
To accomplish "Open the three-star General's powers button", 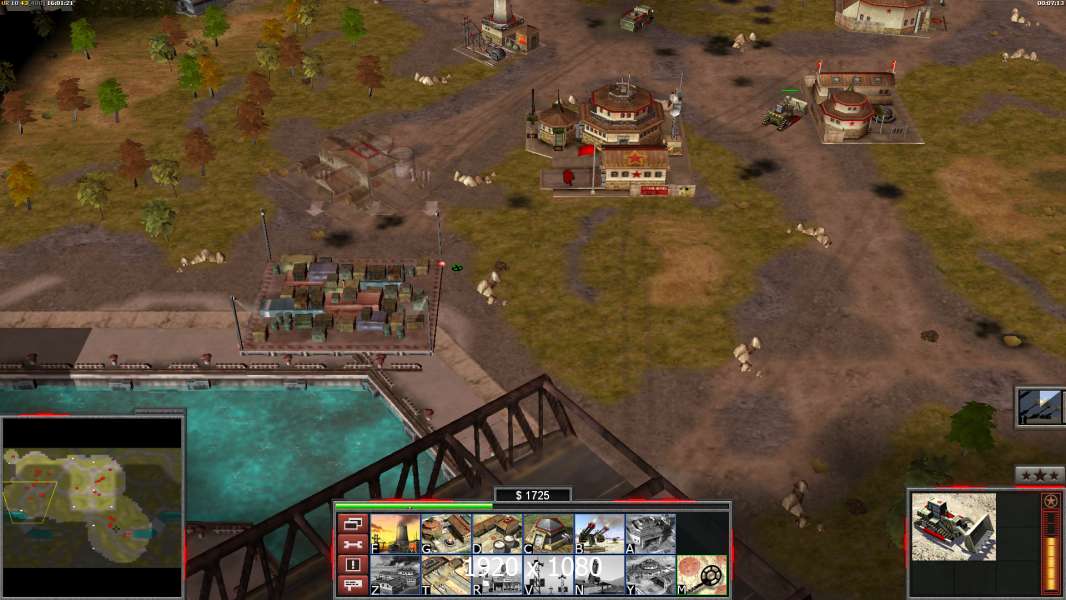I will tap(1039, 475).
